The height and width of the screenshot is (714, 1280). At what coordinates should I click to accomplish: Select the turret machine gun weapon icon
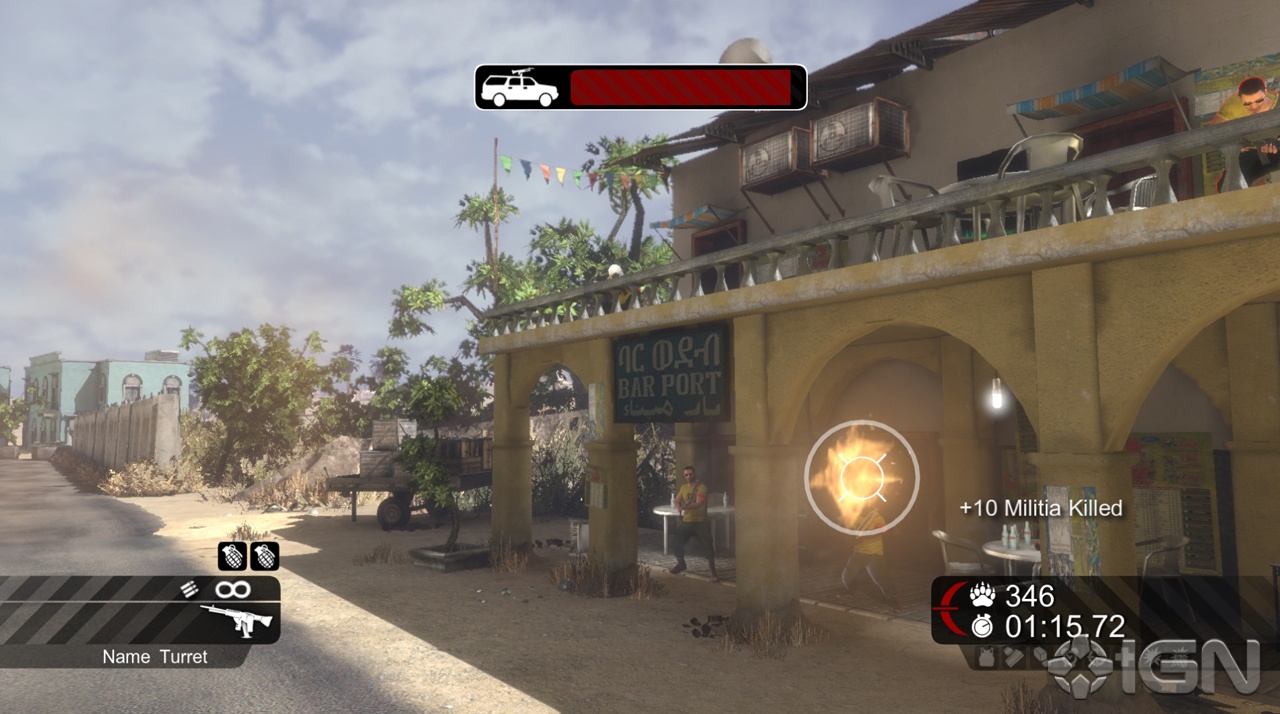tap(236, 621)
